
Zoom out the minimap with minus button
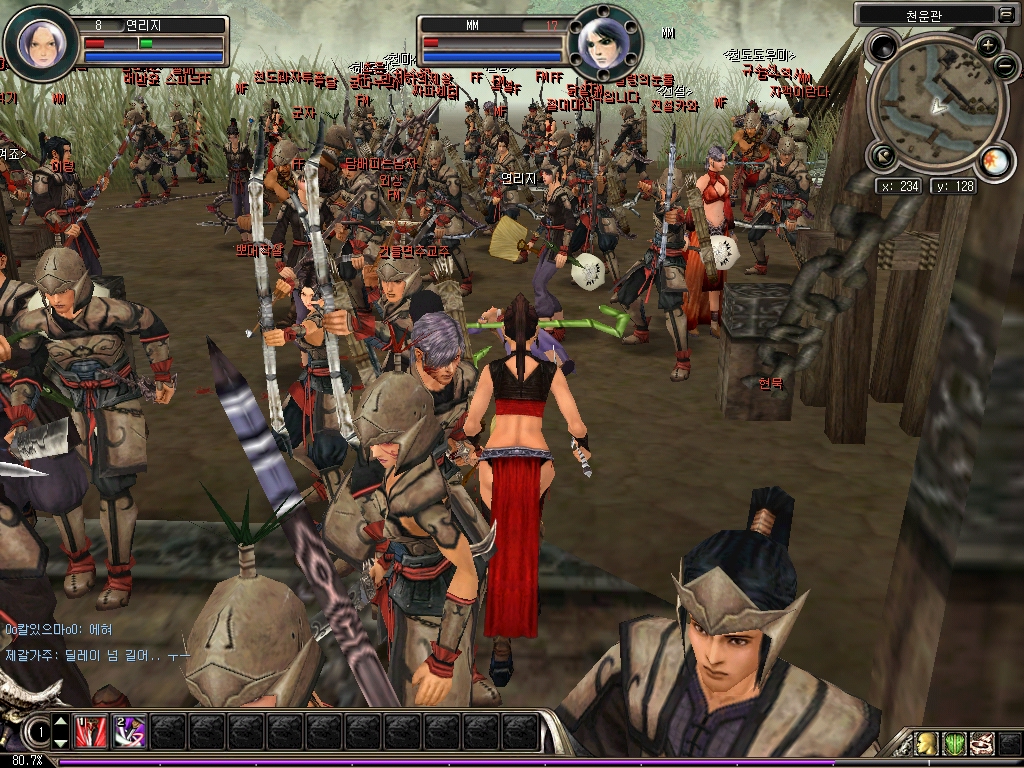[1005, 66]
